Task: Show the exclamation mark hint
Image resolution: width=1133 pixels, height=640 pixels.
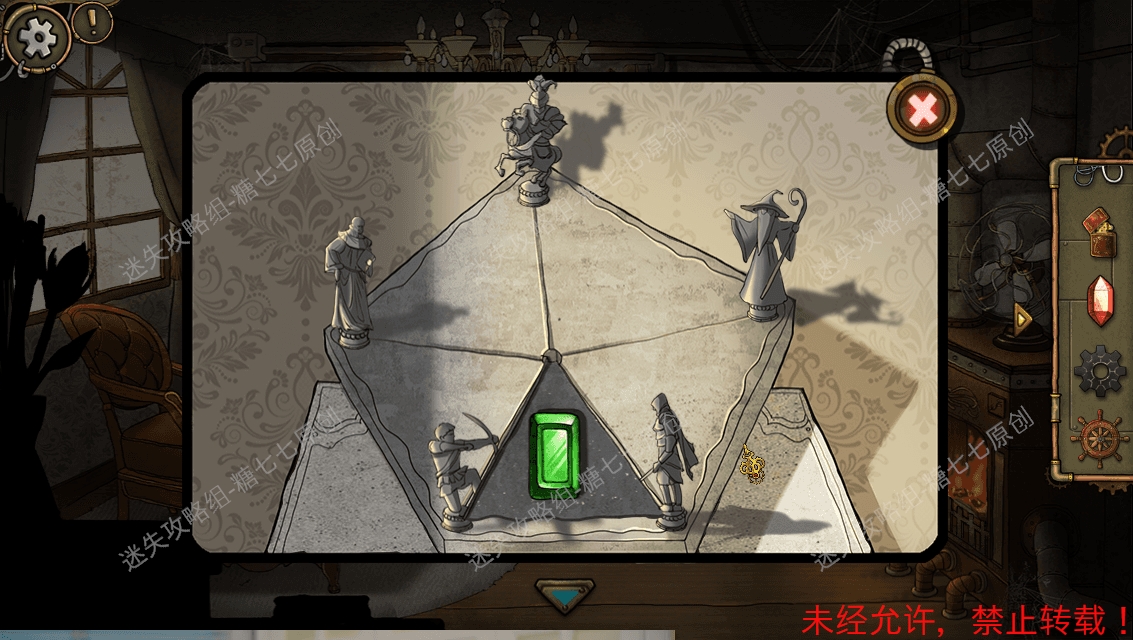Action: coord(92,20)
